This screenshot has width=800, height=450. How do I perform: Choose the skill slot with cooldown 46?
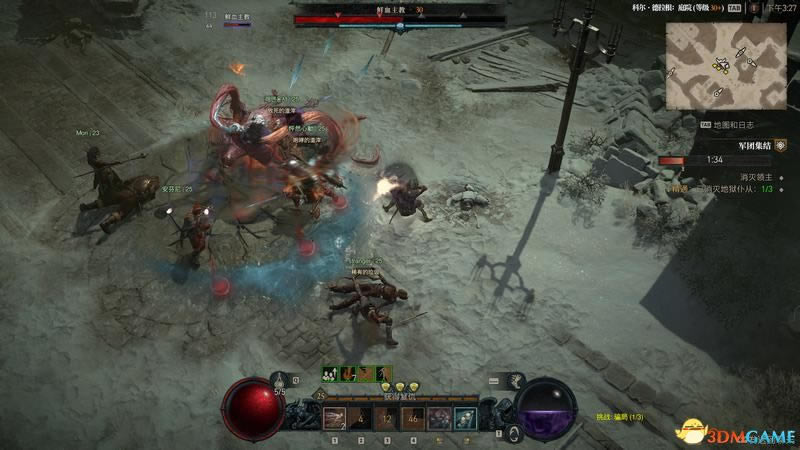[x=413, y=418]
